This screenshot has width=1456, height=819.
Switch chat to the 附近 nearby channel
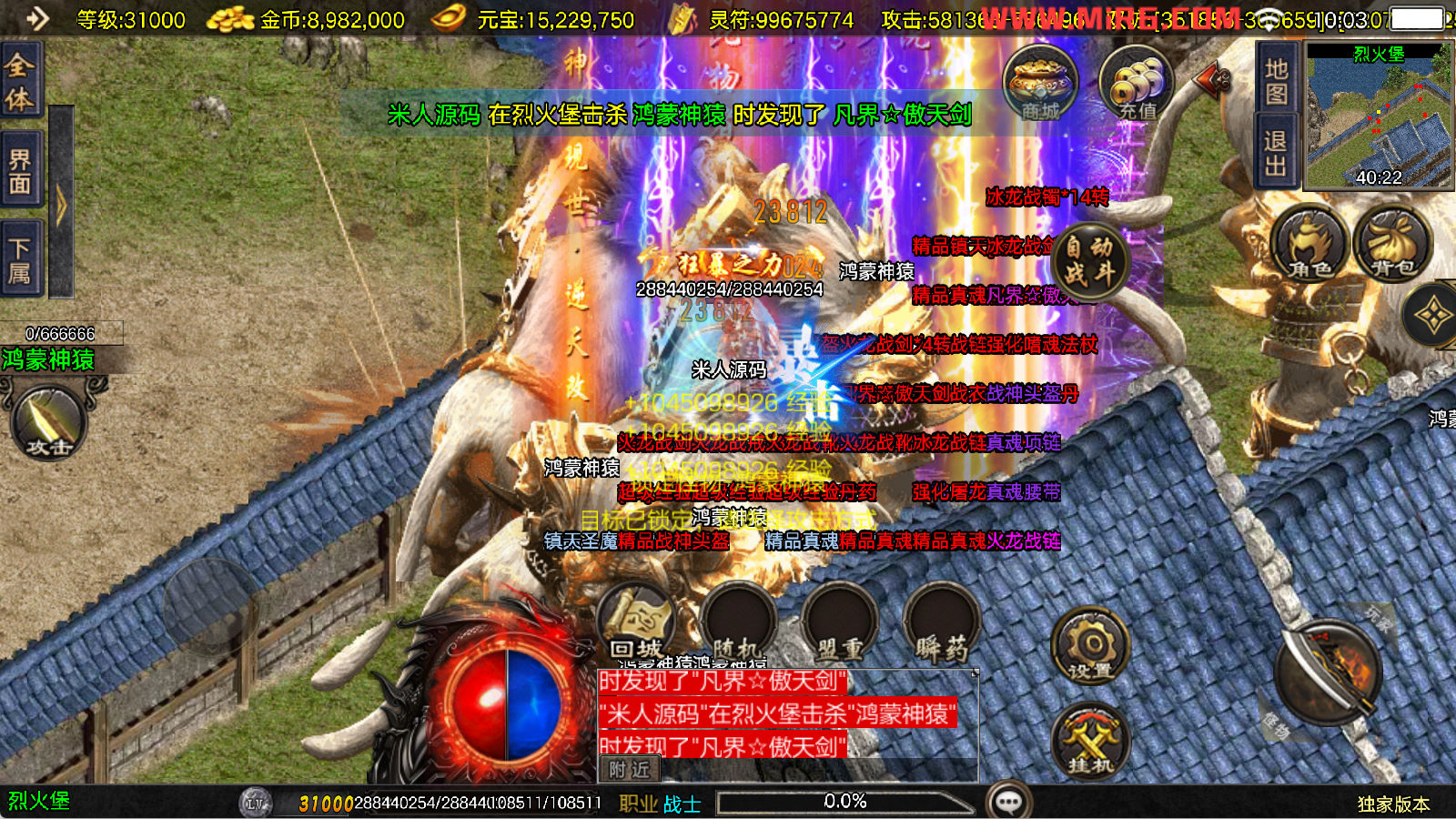pos(629,770)
